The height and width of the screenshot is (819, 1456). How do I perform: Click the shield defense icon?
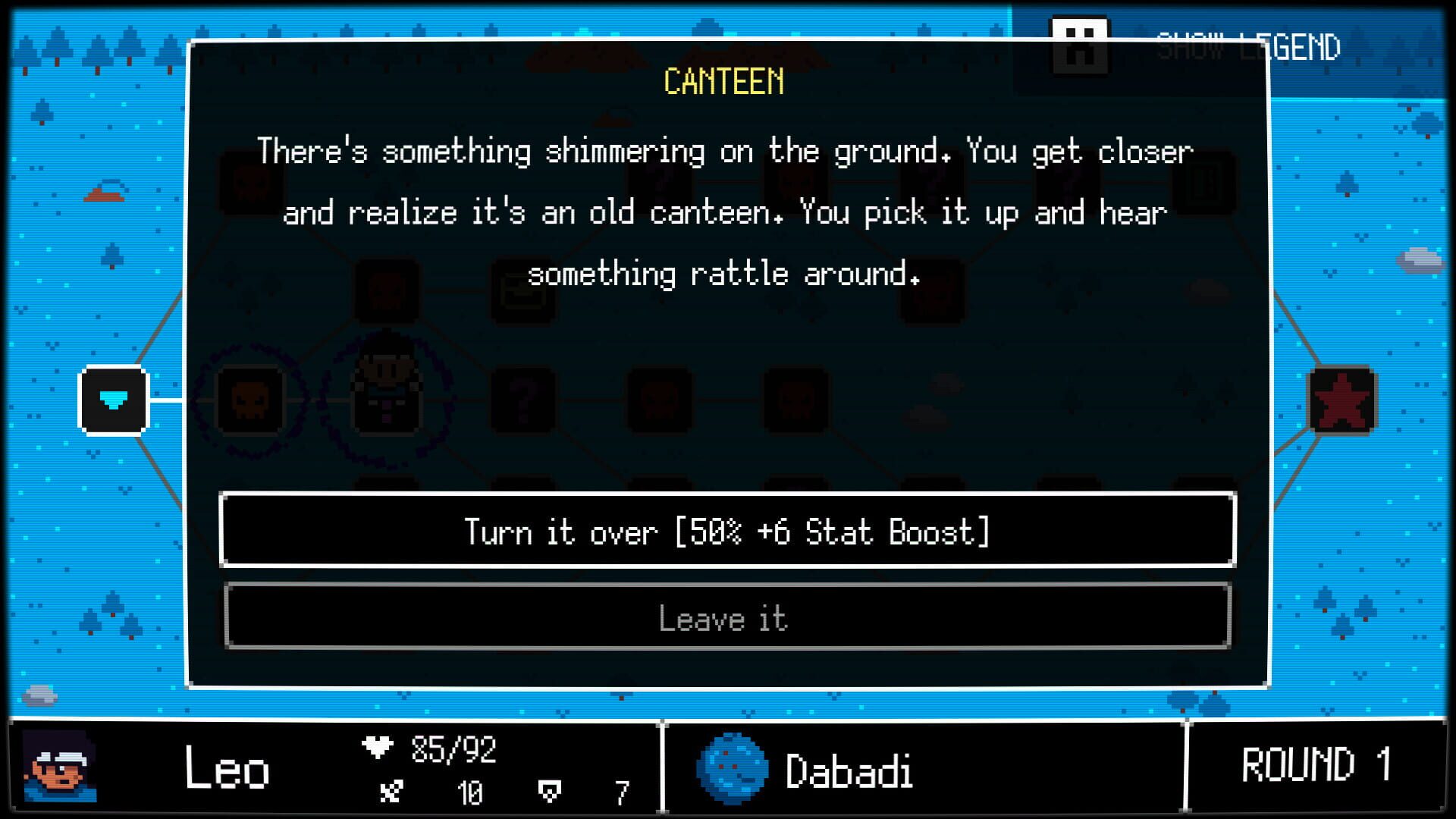[x=549, y=792]
